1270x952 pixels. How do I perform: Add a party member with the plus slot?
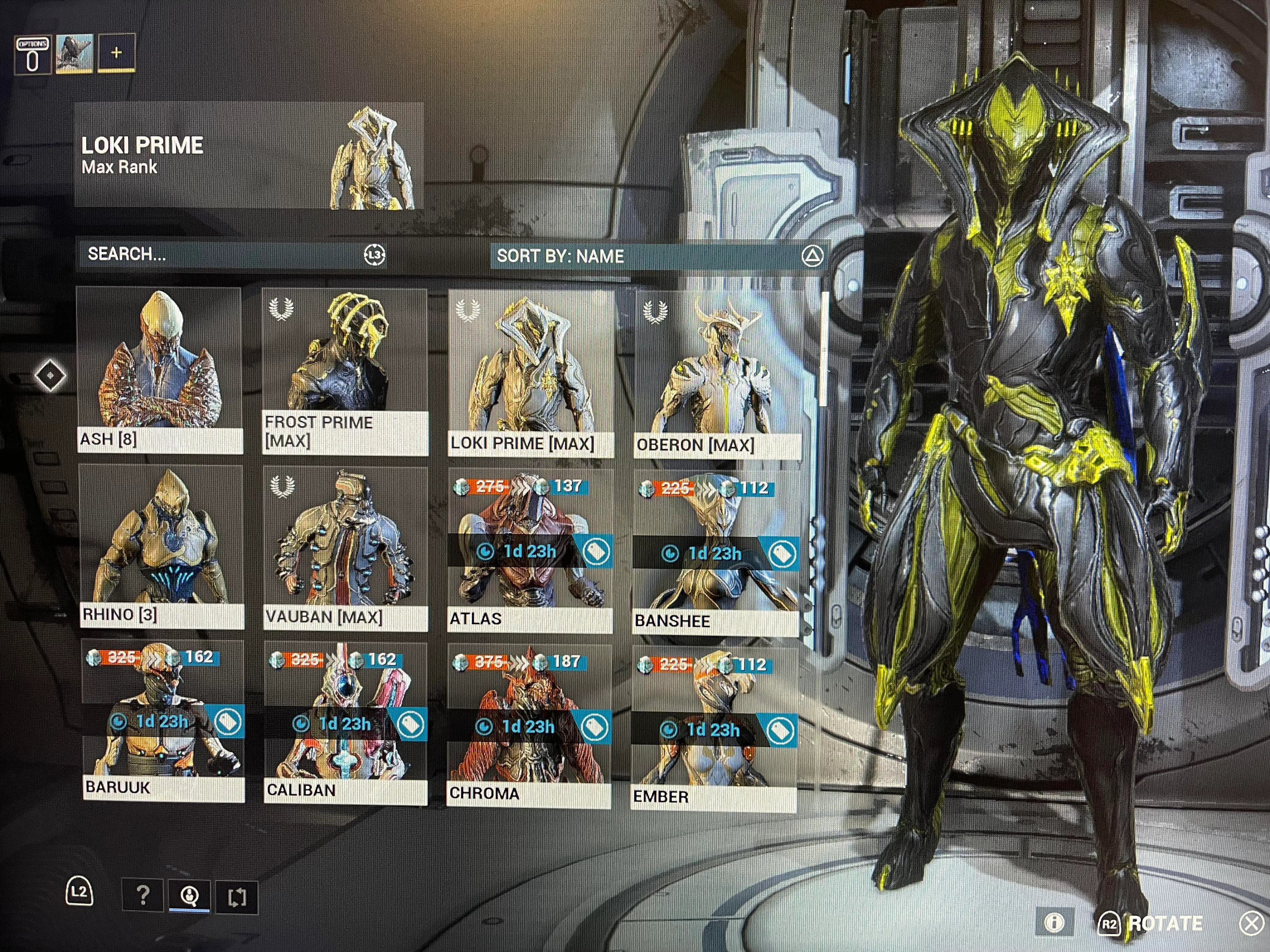117,53
